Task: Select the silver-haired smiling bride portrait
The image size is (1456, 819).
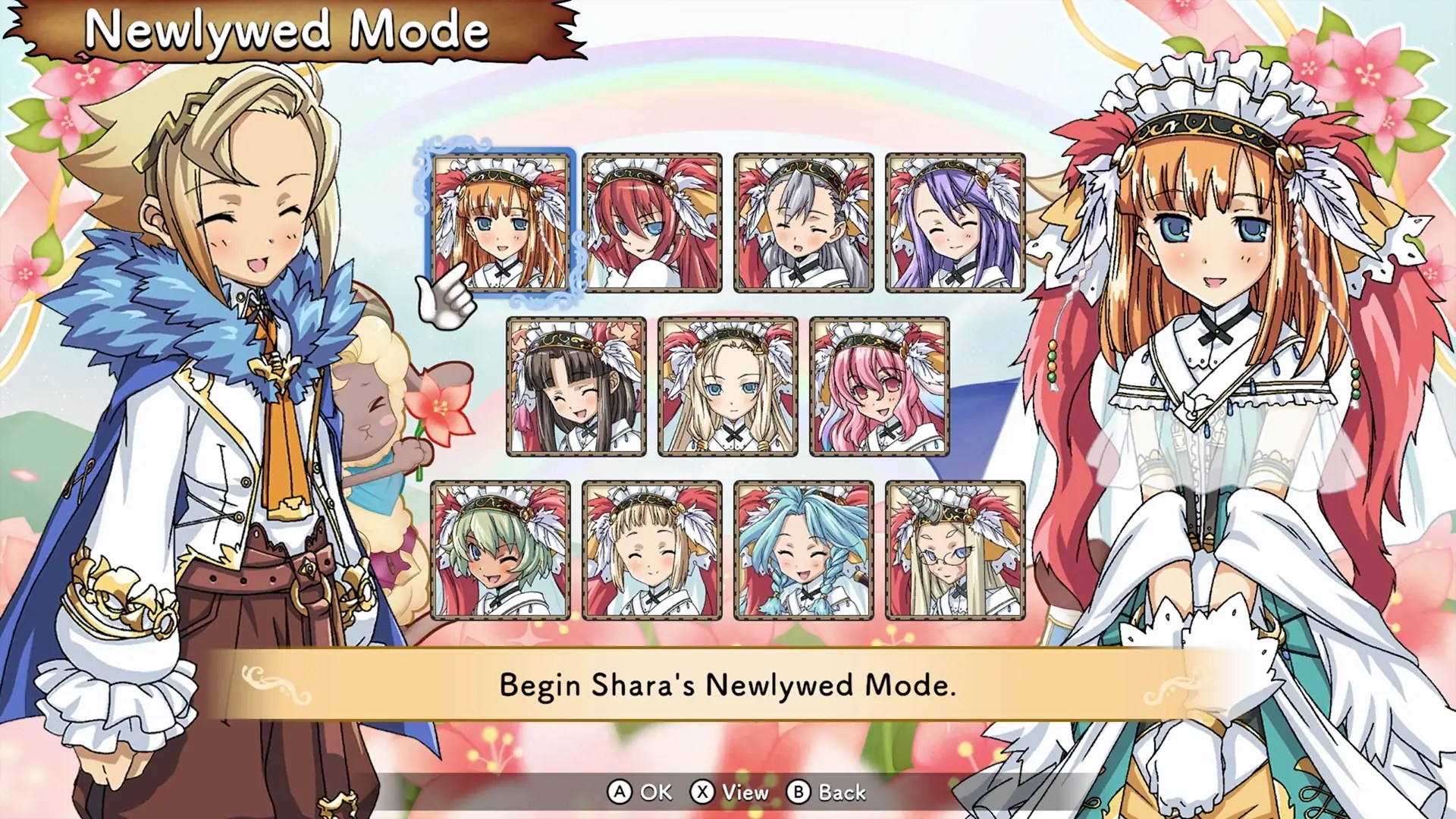Action: click(x=804, y=221)
